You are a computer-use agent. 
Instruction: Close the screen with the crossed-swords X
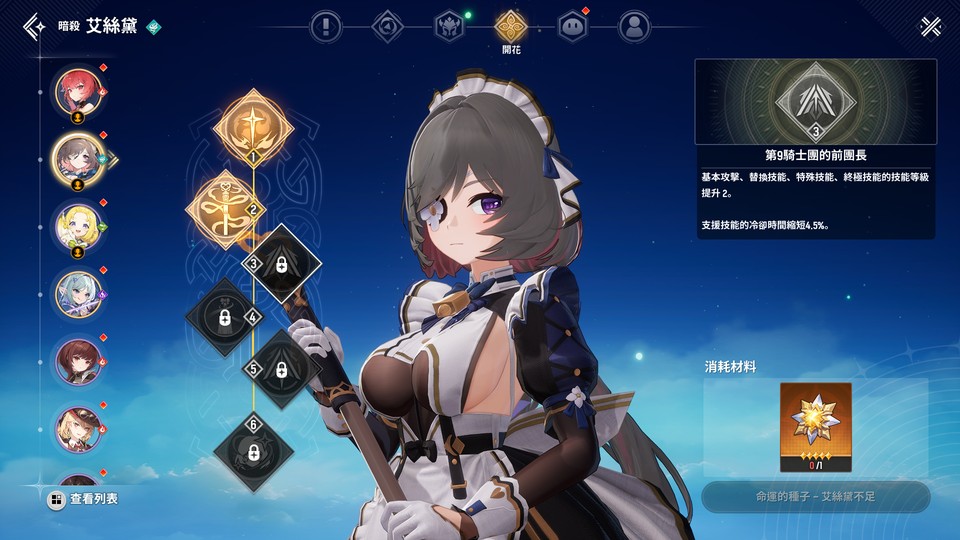point(930,26)
